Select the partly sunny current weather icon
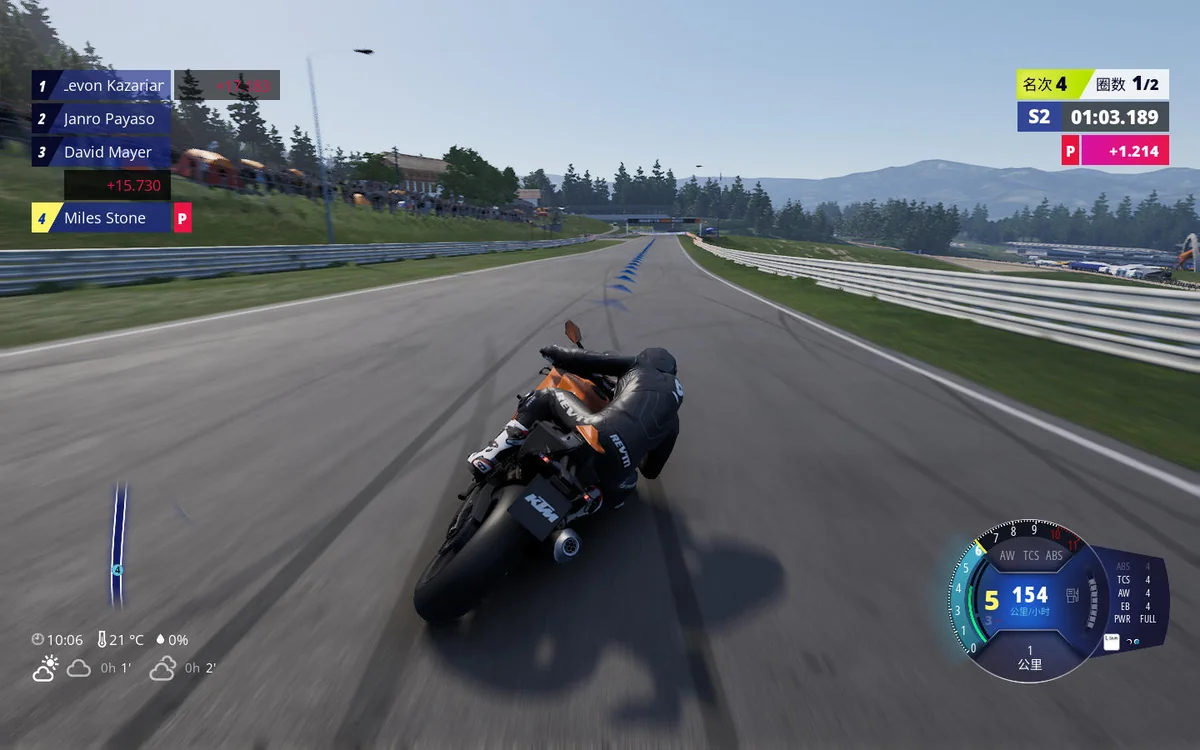1200x750 pixels. (x=45, y=669)
